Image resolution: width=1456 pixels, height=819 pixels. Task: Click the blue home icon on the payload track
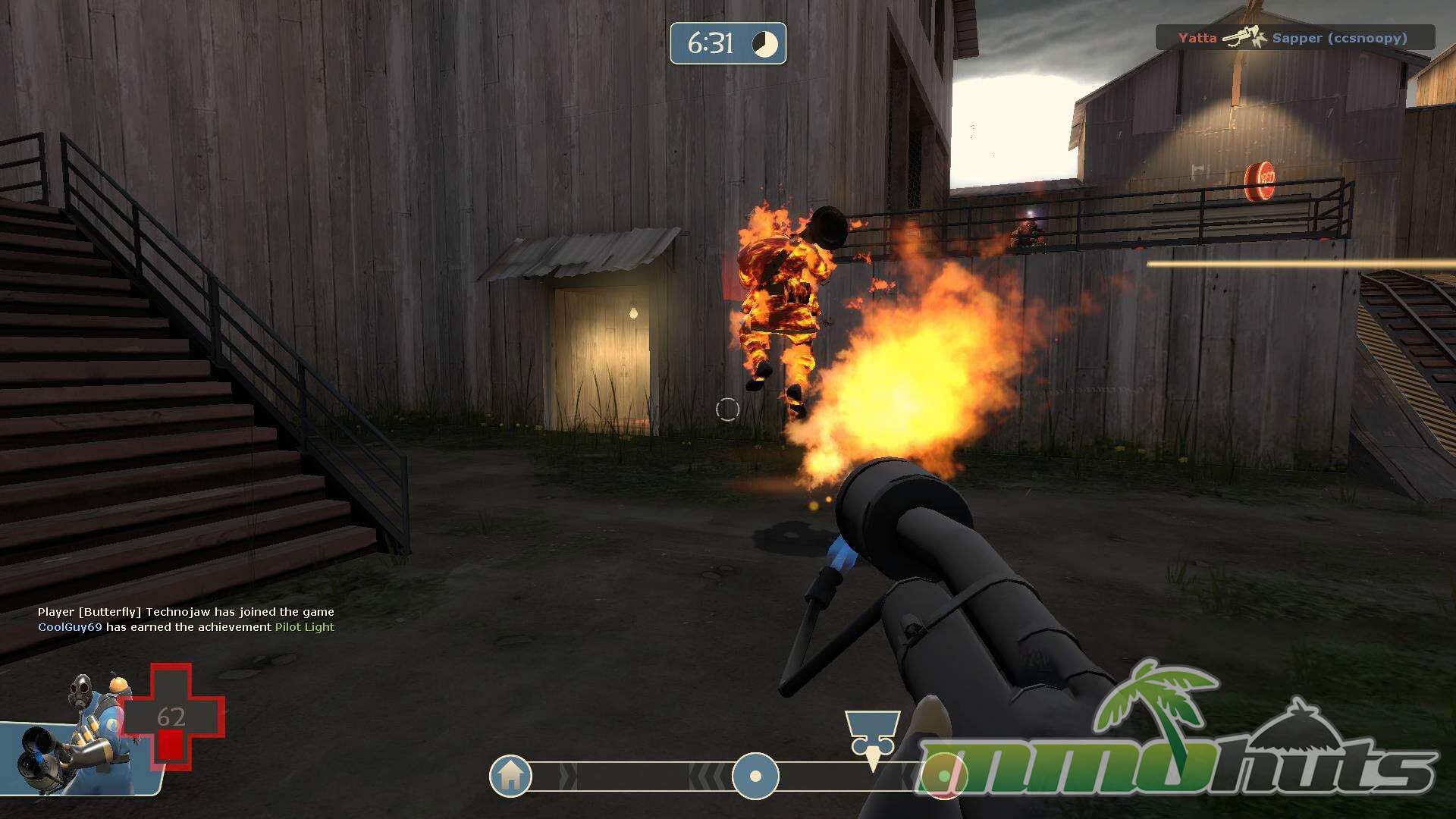tap(510, 776)
